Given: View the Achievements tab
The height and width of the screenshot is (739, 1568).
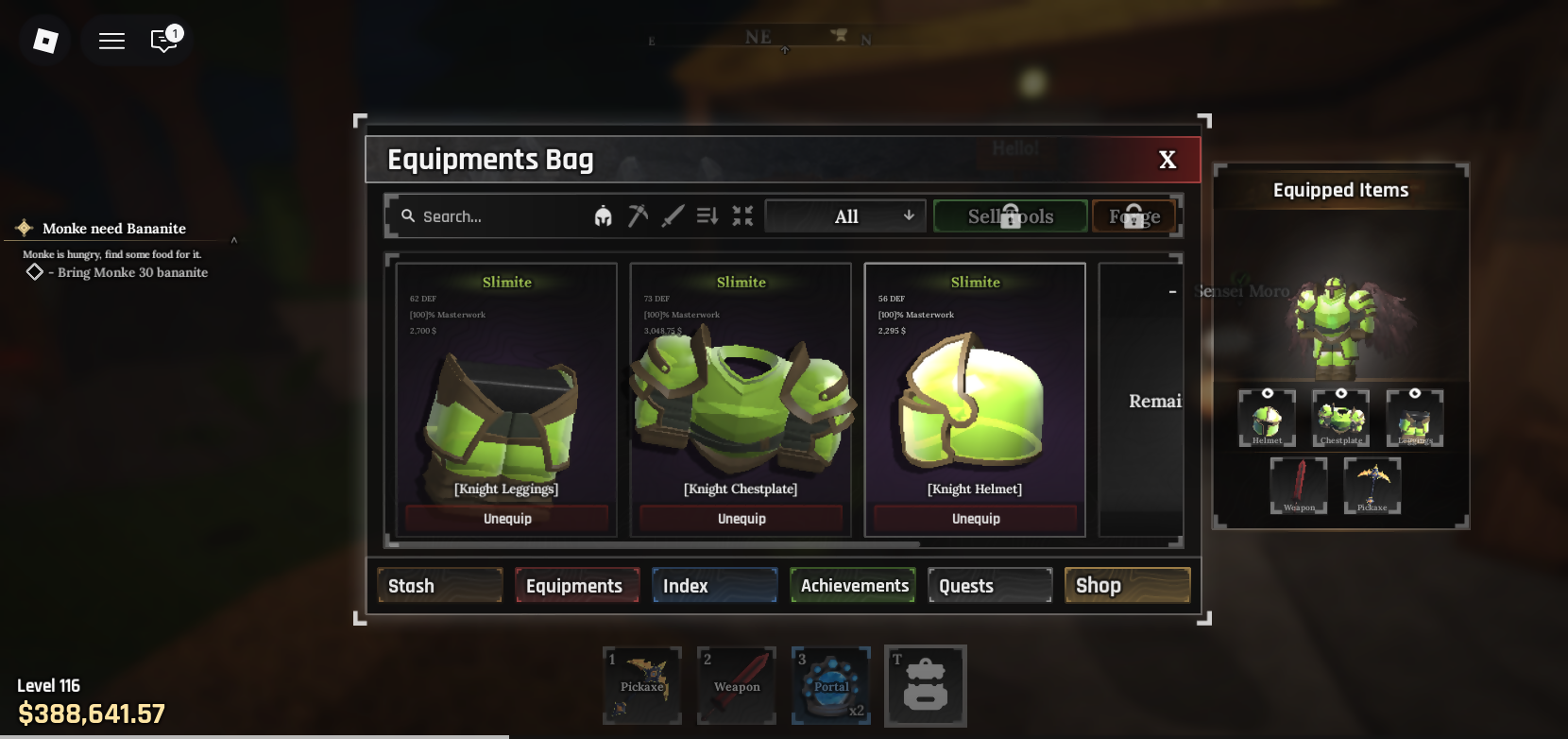Looking at the screenshot, I should tap(853, 586).
